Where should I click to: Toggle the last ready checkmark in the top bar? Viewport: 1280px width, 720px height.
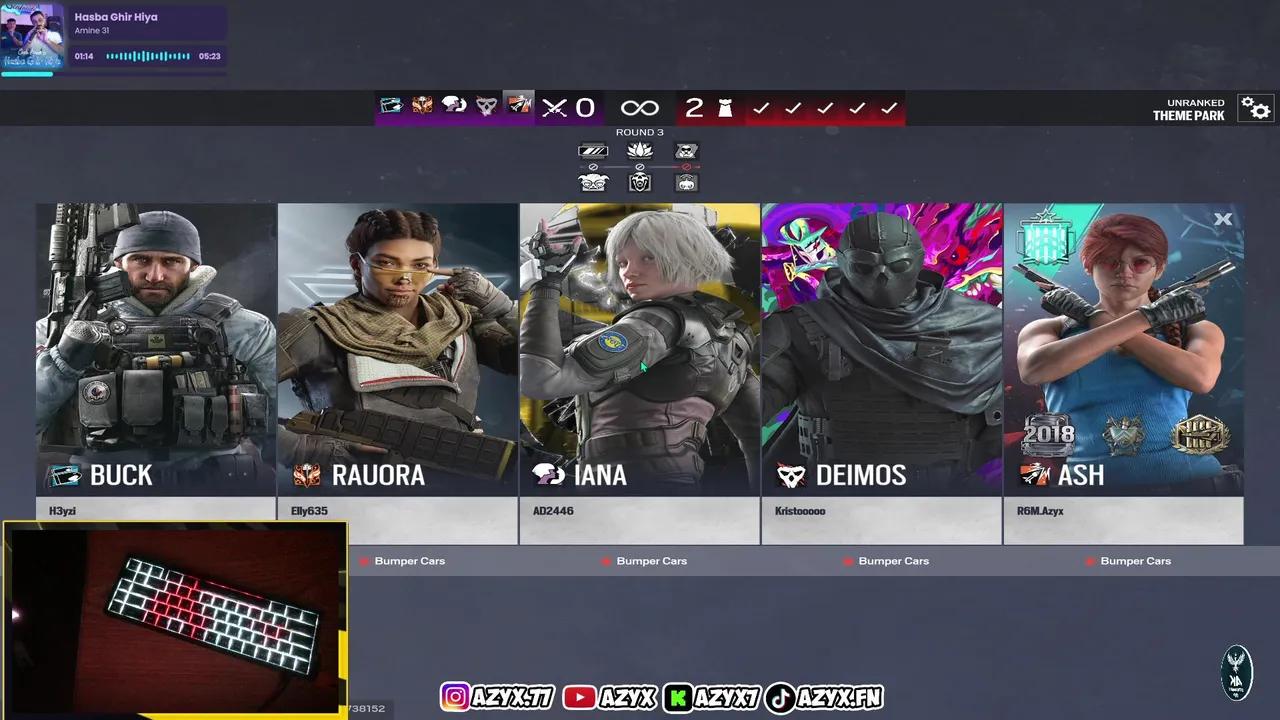(889, 107)
